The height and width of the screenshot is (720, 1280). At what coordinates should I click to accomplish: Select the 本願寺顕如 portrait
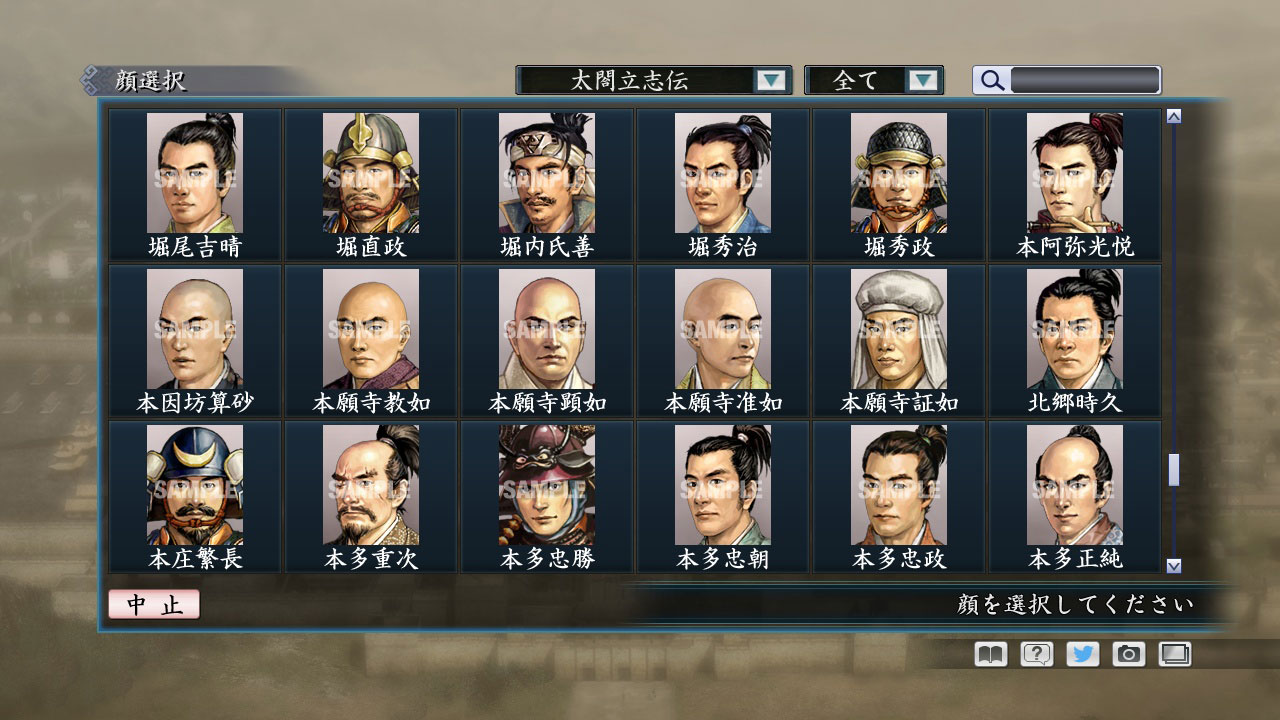(545, 330)
